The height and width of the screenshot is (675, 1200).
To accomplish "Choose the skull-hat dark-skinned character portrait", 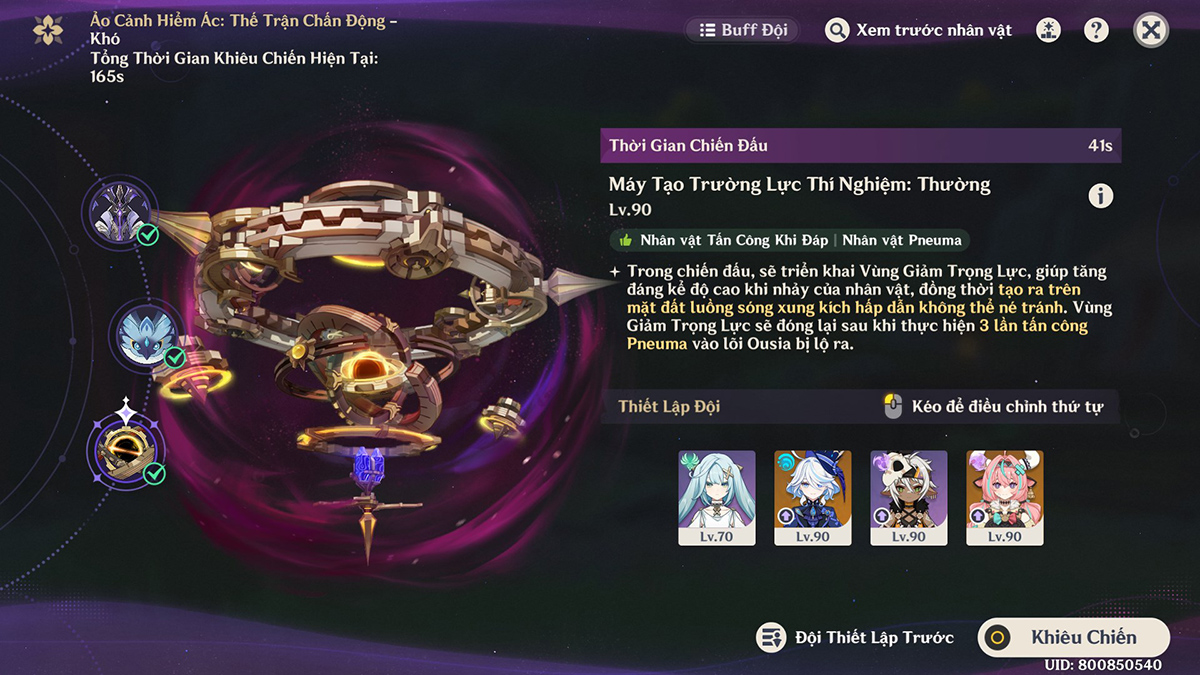I will click(x=909, y=497).
